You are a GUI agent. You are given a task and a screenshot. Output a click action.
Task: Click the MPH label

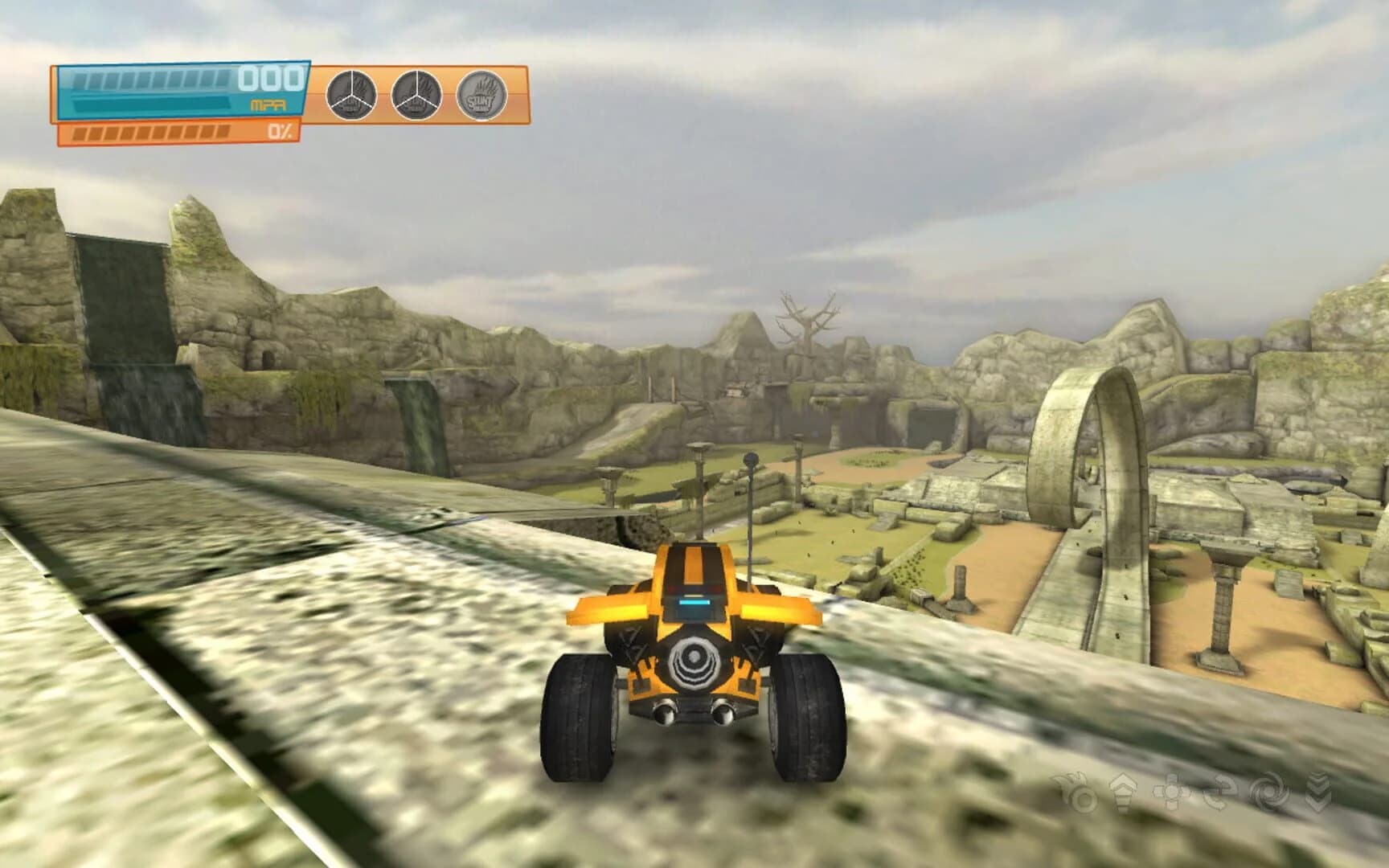(267, 103)
